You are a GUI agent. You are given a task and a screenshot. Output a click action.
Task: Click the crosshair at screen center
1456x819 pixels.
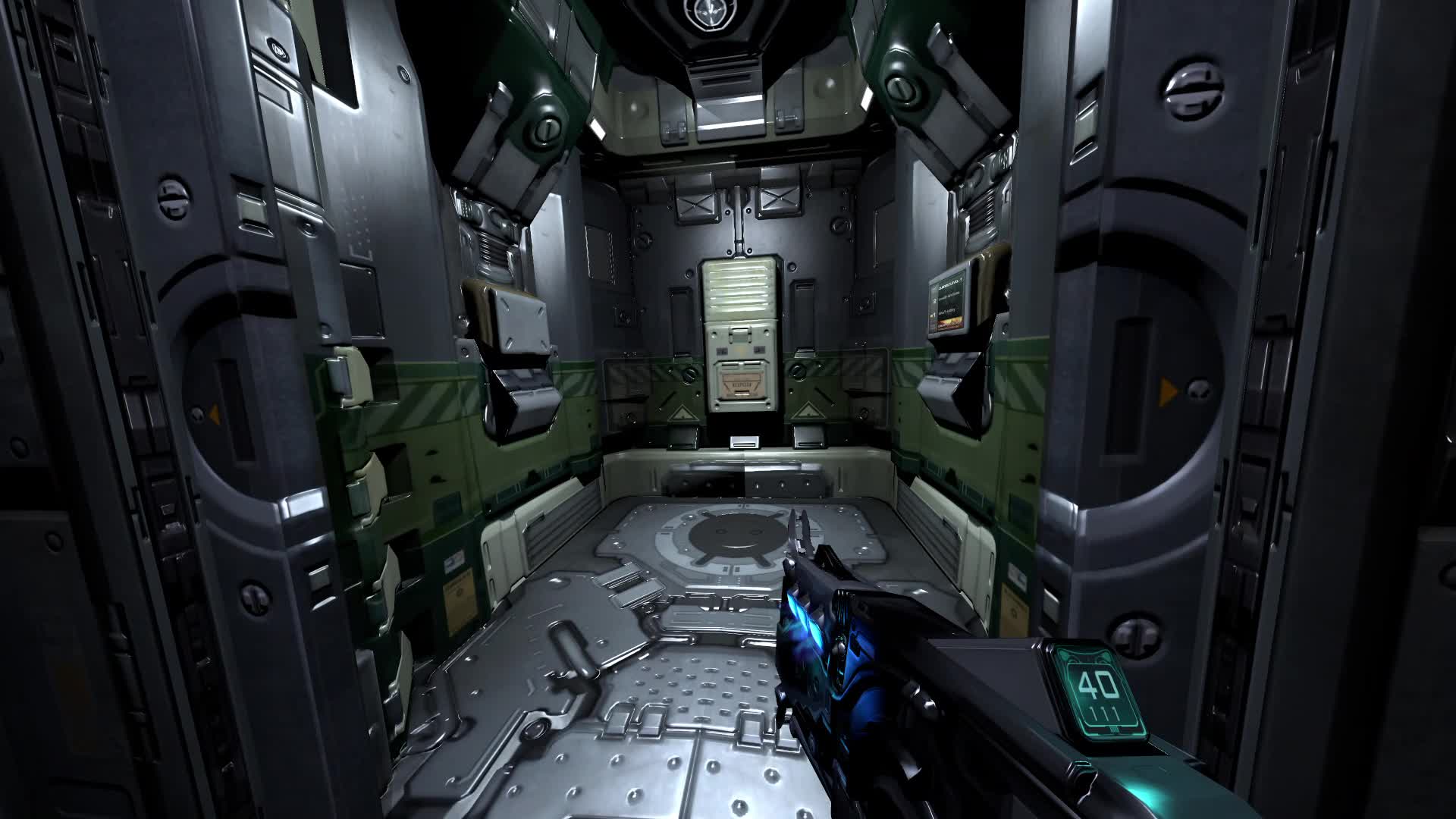pos(728,409)
